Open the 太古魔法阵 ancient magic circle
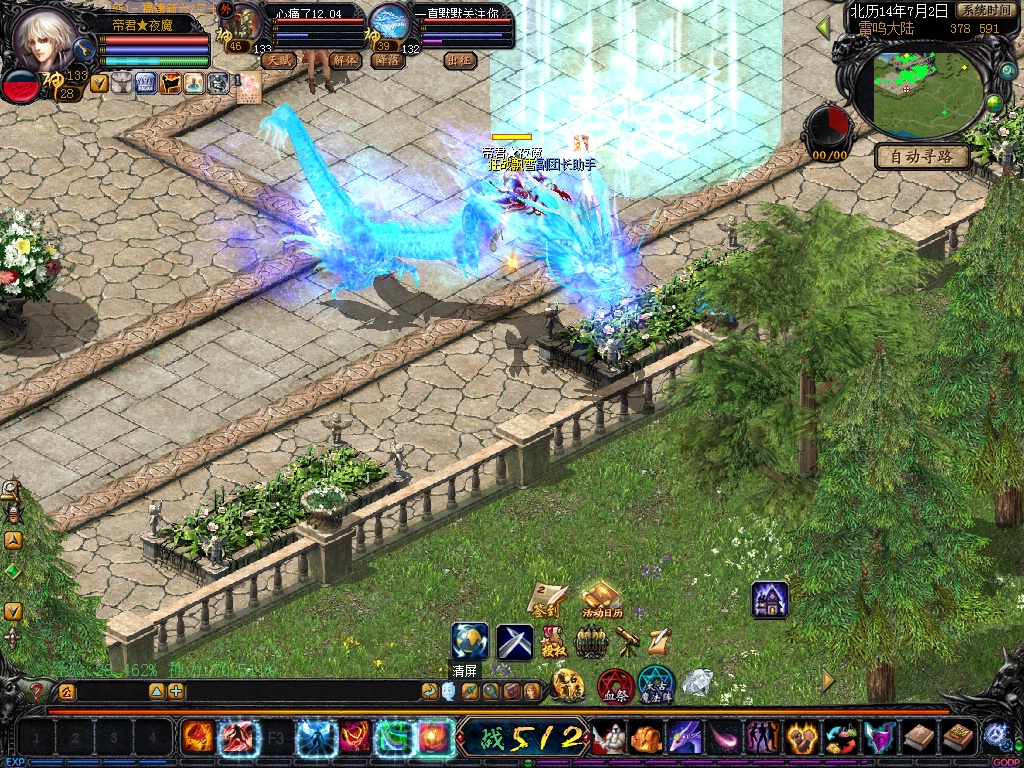The image size is (1024, 768). click(657, 686)
